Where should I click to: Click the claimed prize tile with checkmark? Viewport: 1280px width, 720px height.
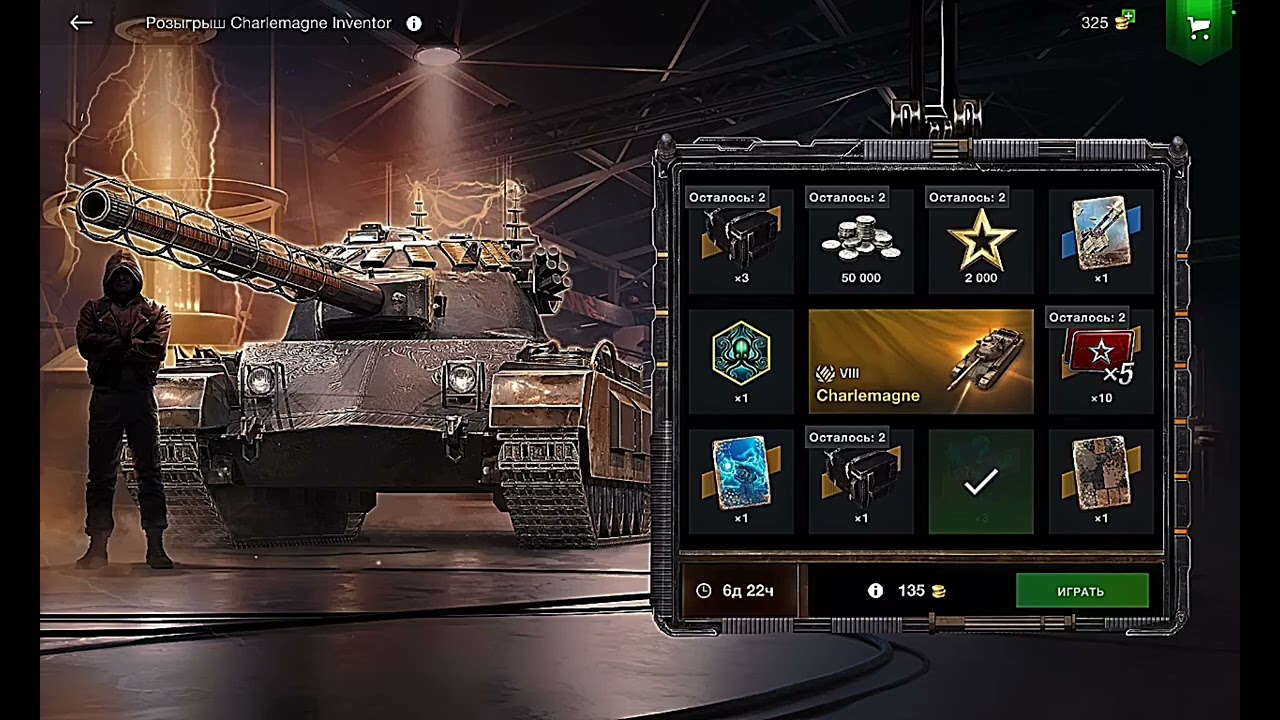980,481
